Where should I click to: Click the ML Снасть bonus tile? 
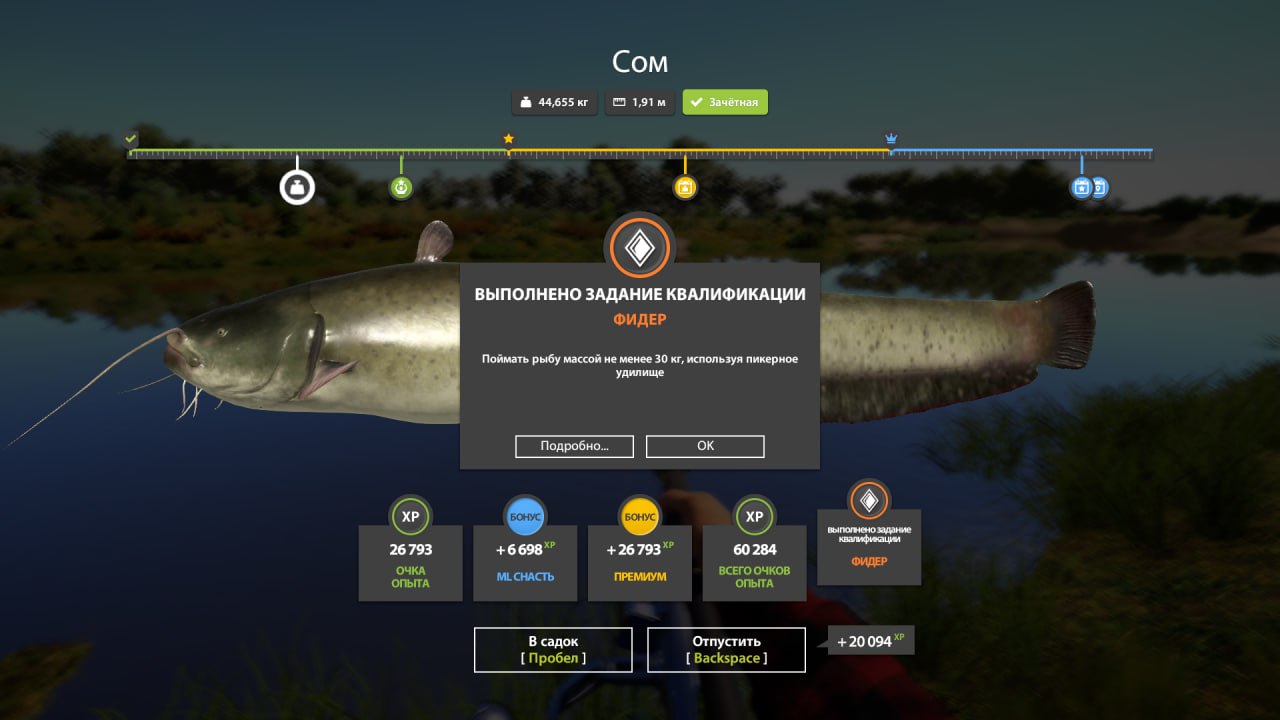(525, 562)
